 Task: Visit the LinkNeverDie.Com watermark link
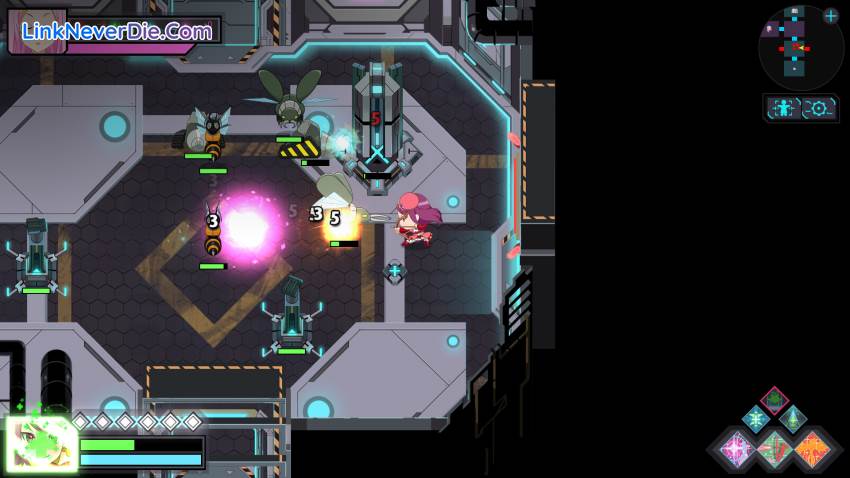pyautogui.click(x=117, y=32)
